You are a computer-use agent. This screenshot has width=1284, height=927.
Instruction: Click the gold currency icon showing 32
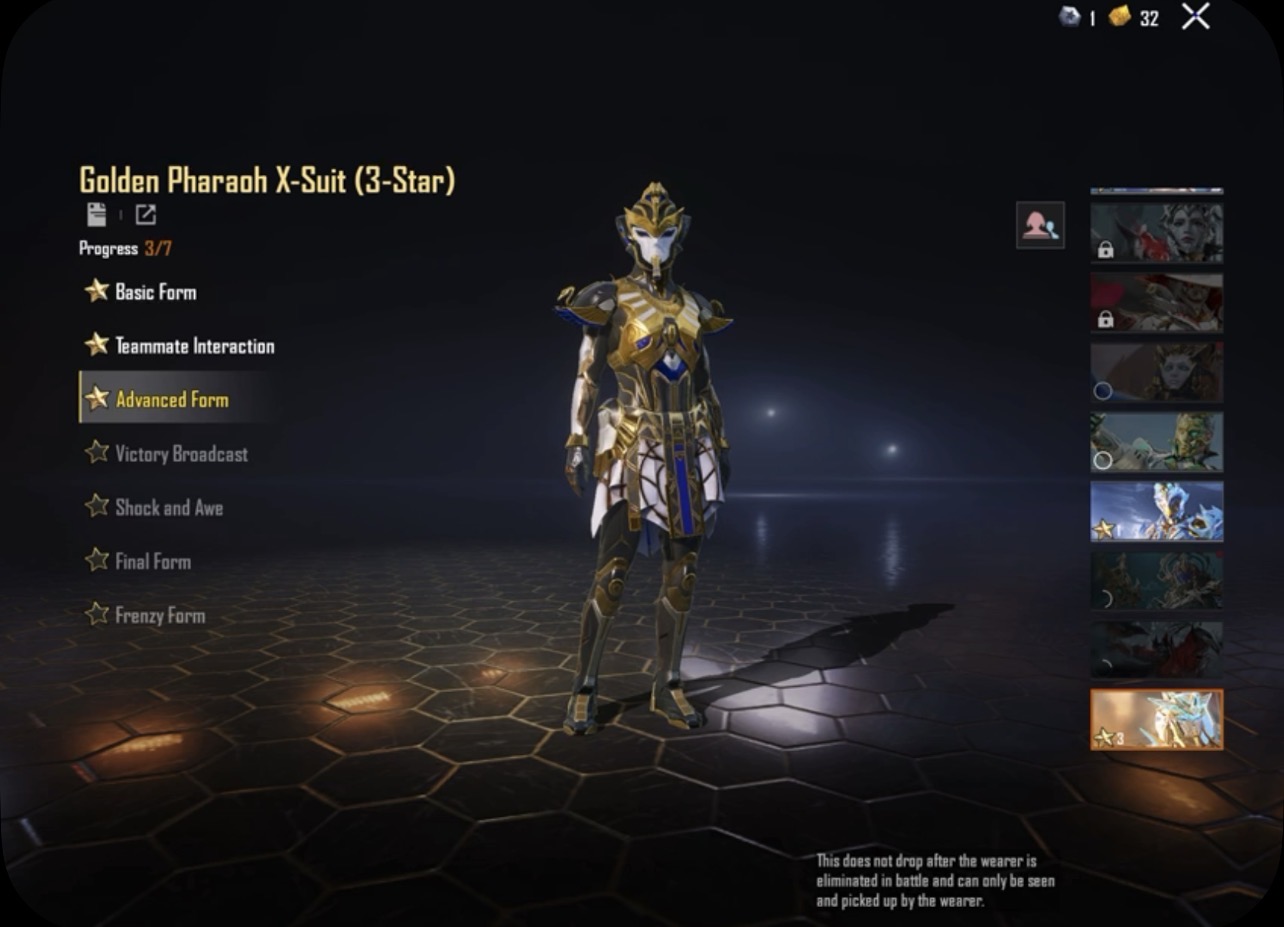tap(1120, 17)
